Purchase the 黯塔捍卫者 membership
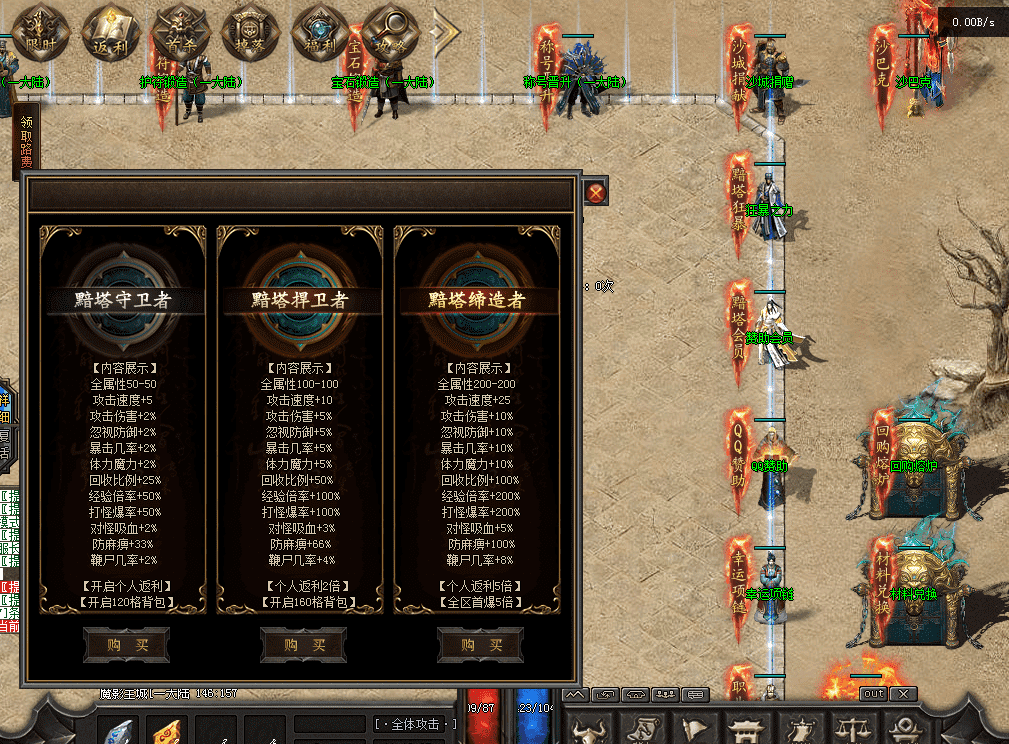 point(303,646)
